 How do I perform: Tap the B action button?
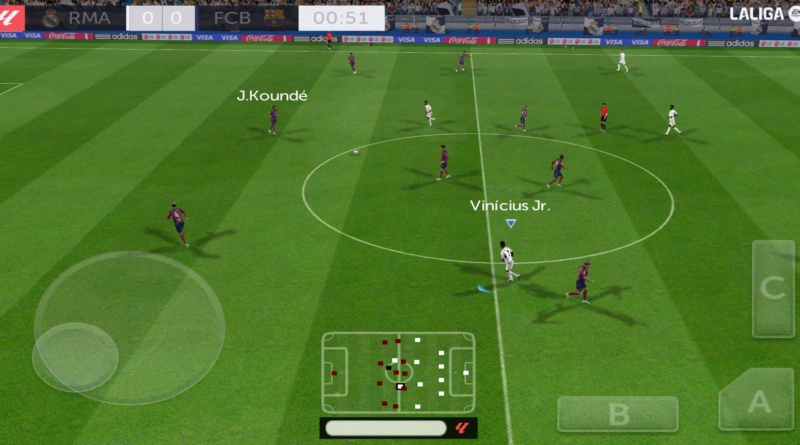(x=617, y=413)
